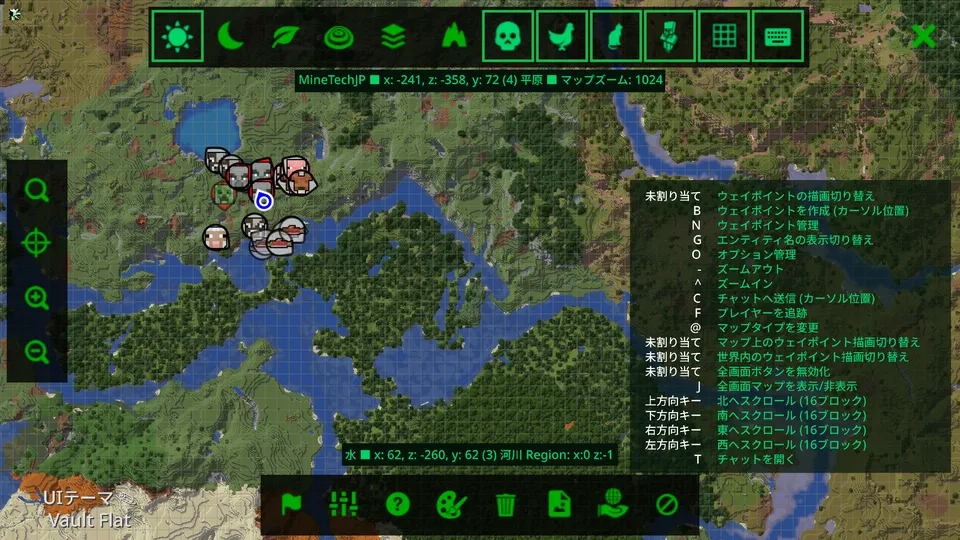The height and width of the screenshot is (540, 960).
Task: Open the waypoint manager flag icon
Action: point(290,504)
